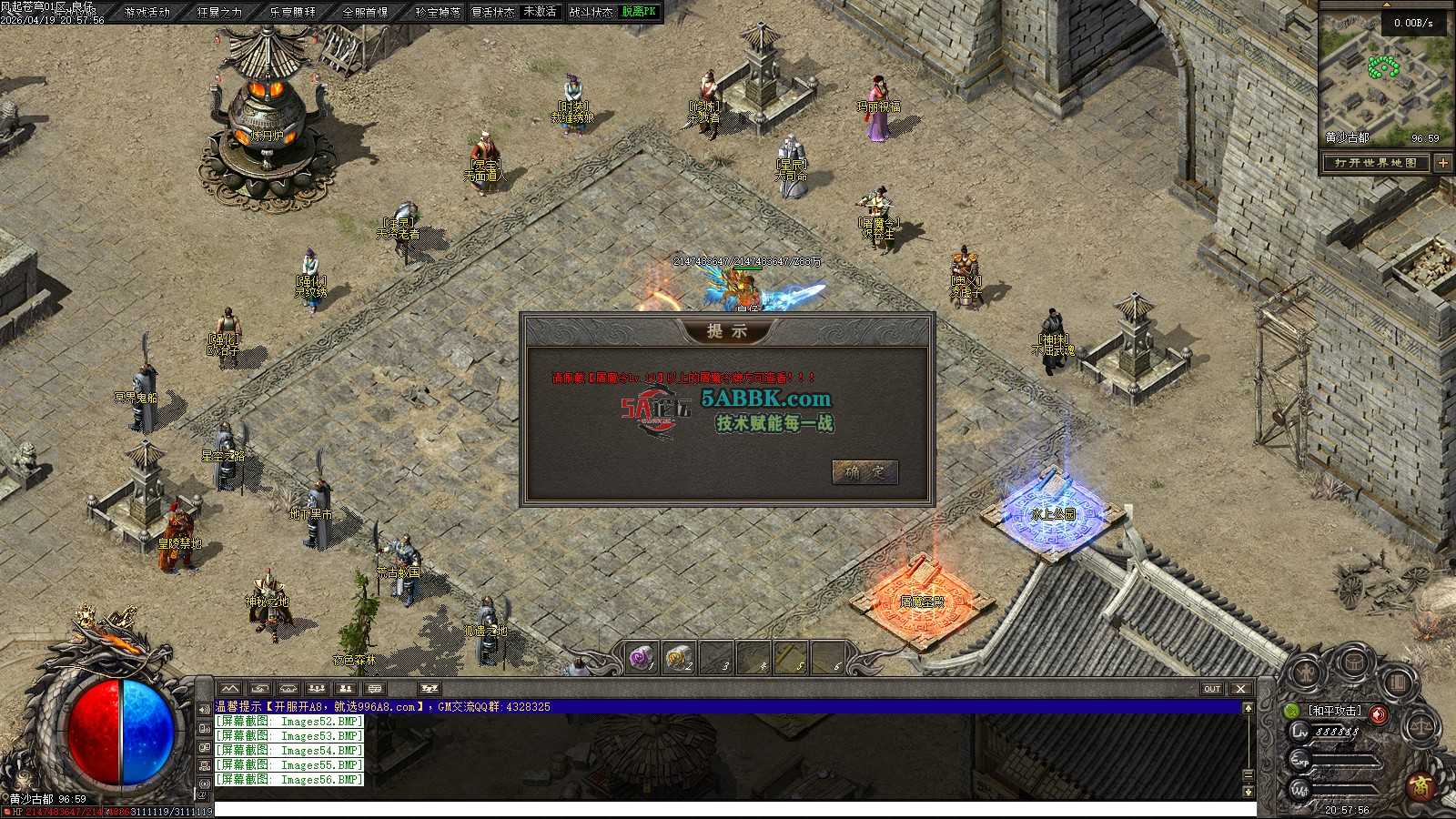Viewport: 1456px width, 819px height.
Task: Click the plus button beside the world map
Action: coord(1443,163)
